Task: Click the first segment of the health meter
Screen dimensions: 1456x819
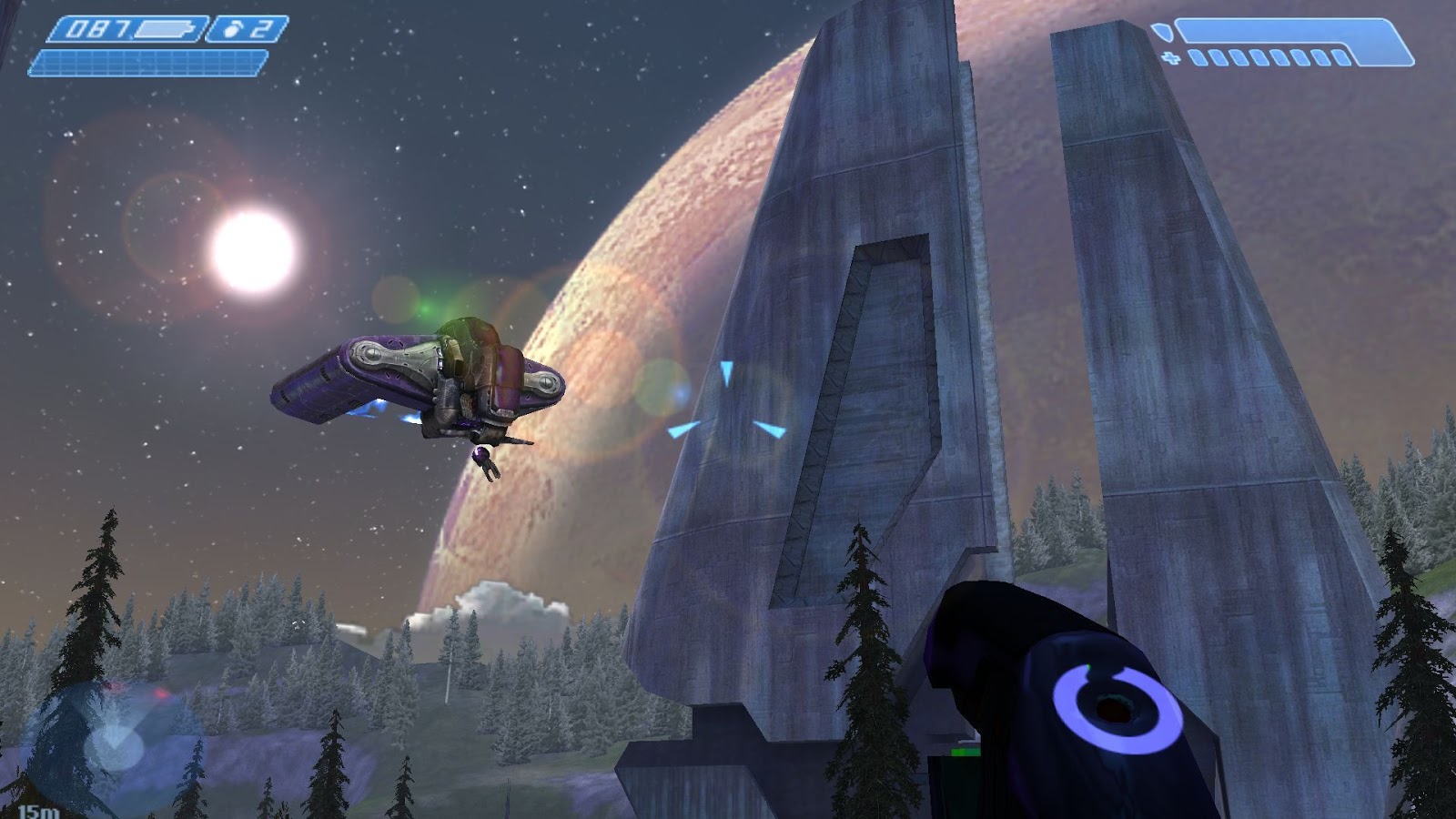Action: click(1198, 56)
